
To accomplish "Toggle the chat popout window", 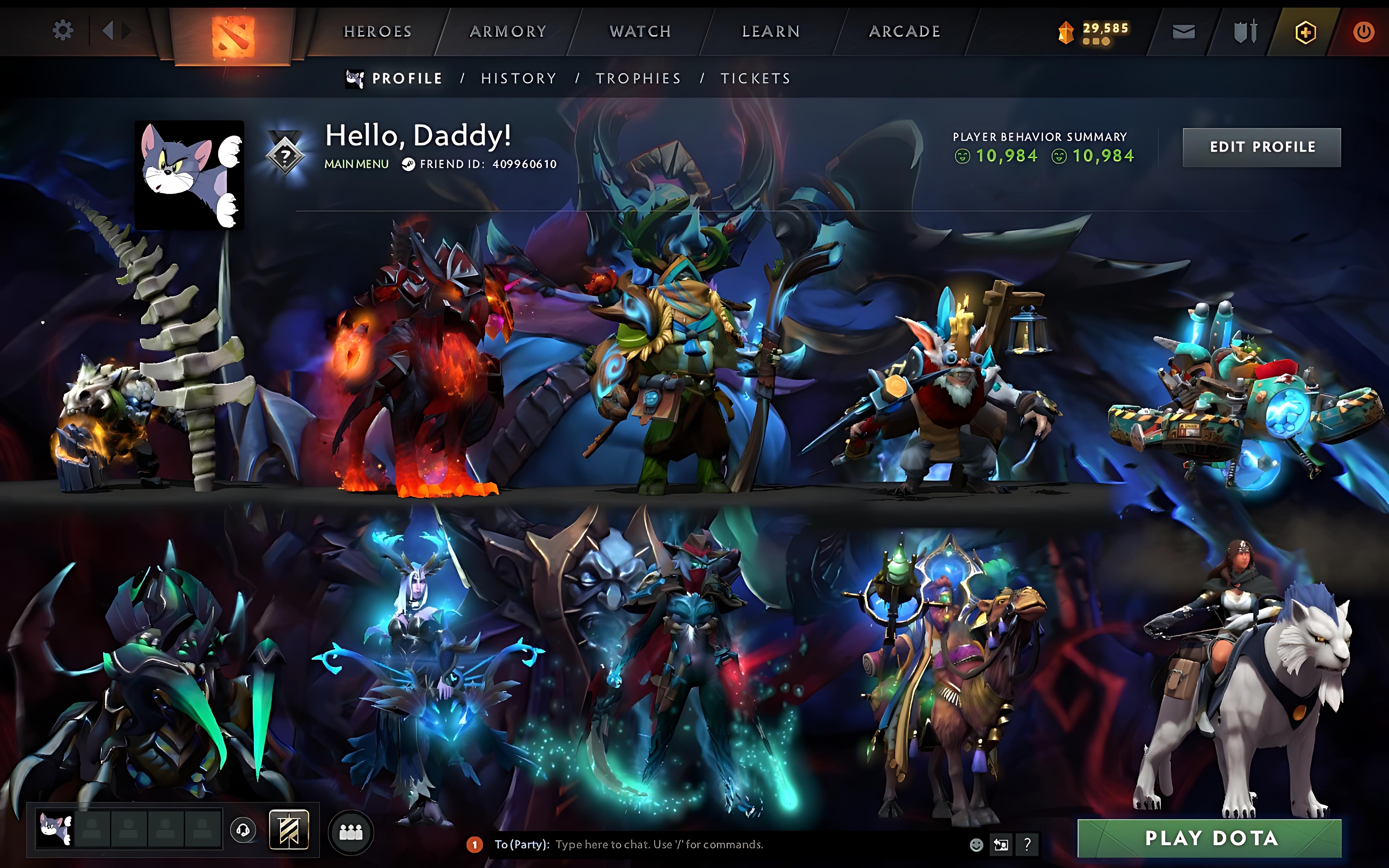I will coord(1002,844).
